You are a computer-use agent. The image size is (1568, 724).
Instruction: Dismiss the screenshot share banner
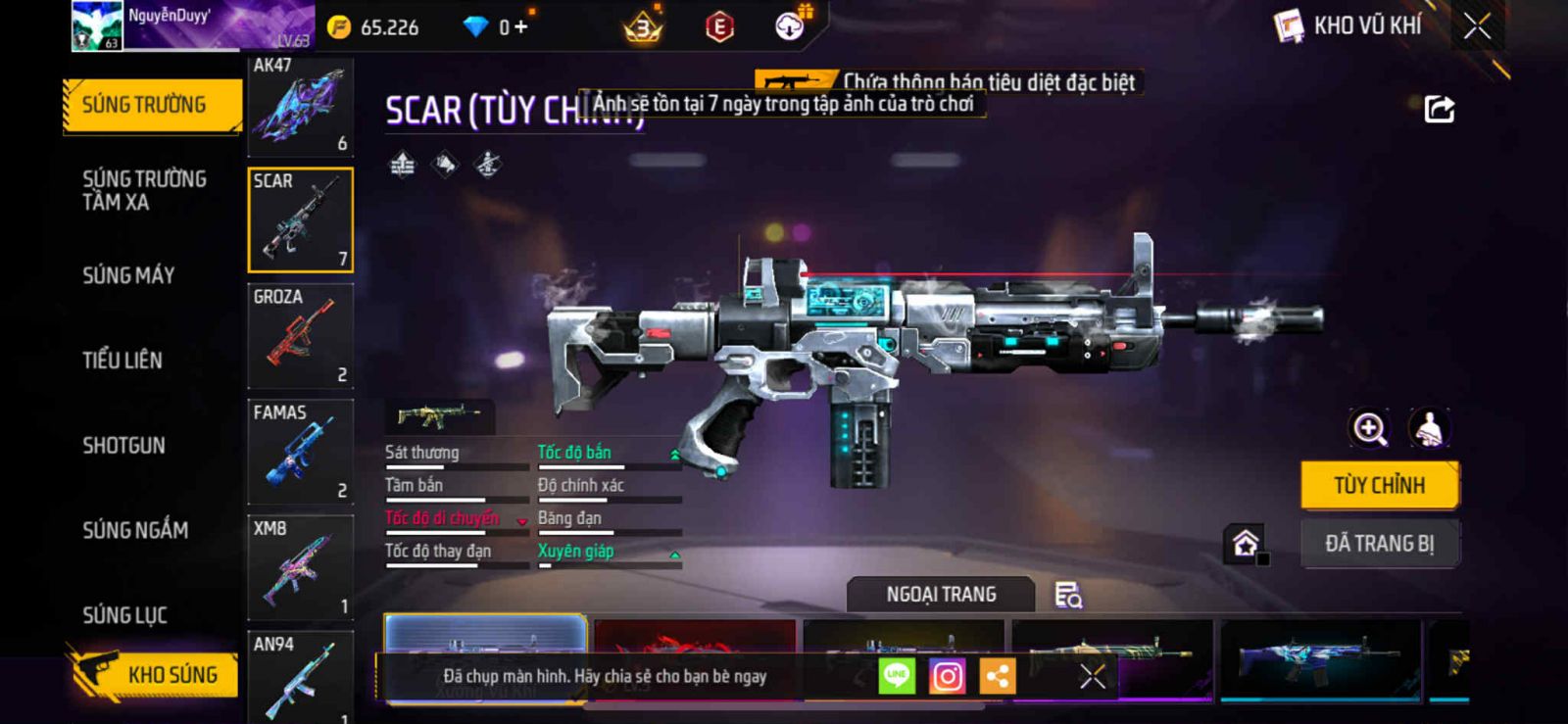(1092, 676)
